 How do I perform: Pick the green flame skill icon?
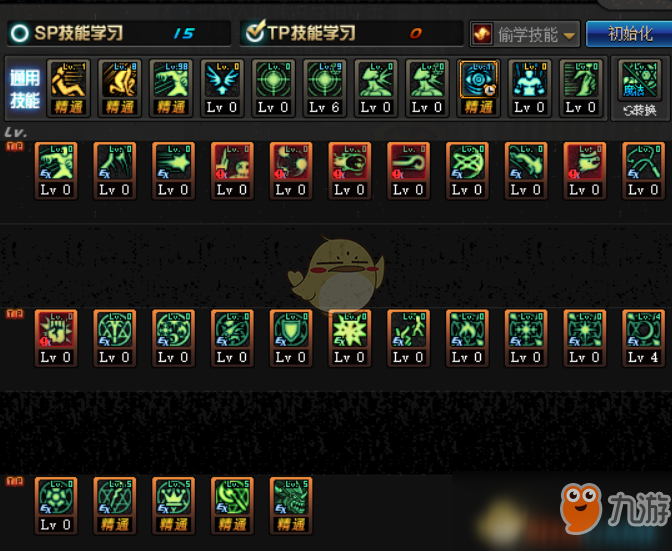[466, 329]
